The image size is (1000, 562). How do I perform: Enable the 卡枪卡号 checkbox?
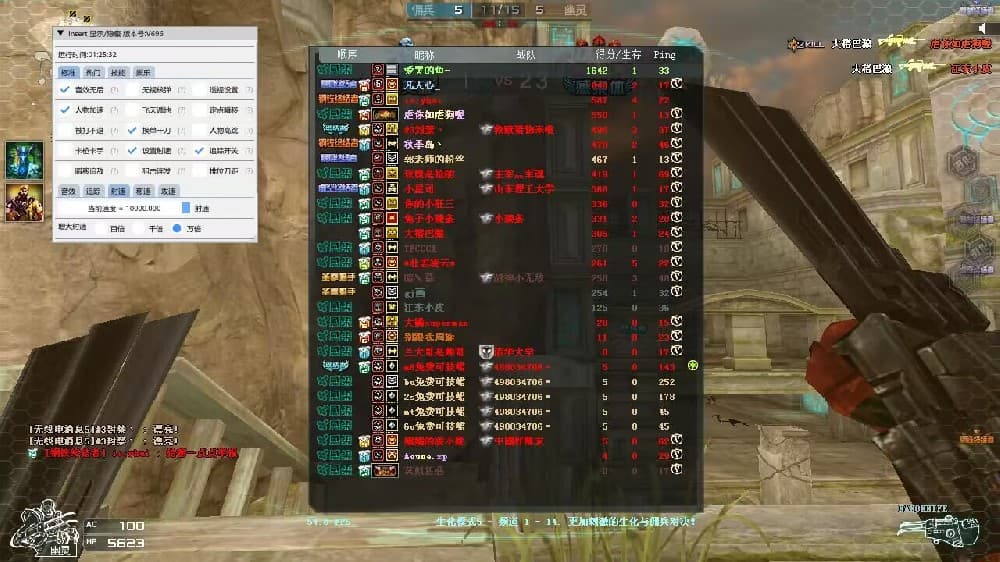(65, 151)
